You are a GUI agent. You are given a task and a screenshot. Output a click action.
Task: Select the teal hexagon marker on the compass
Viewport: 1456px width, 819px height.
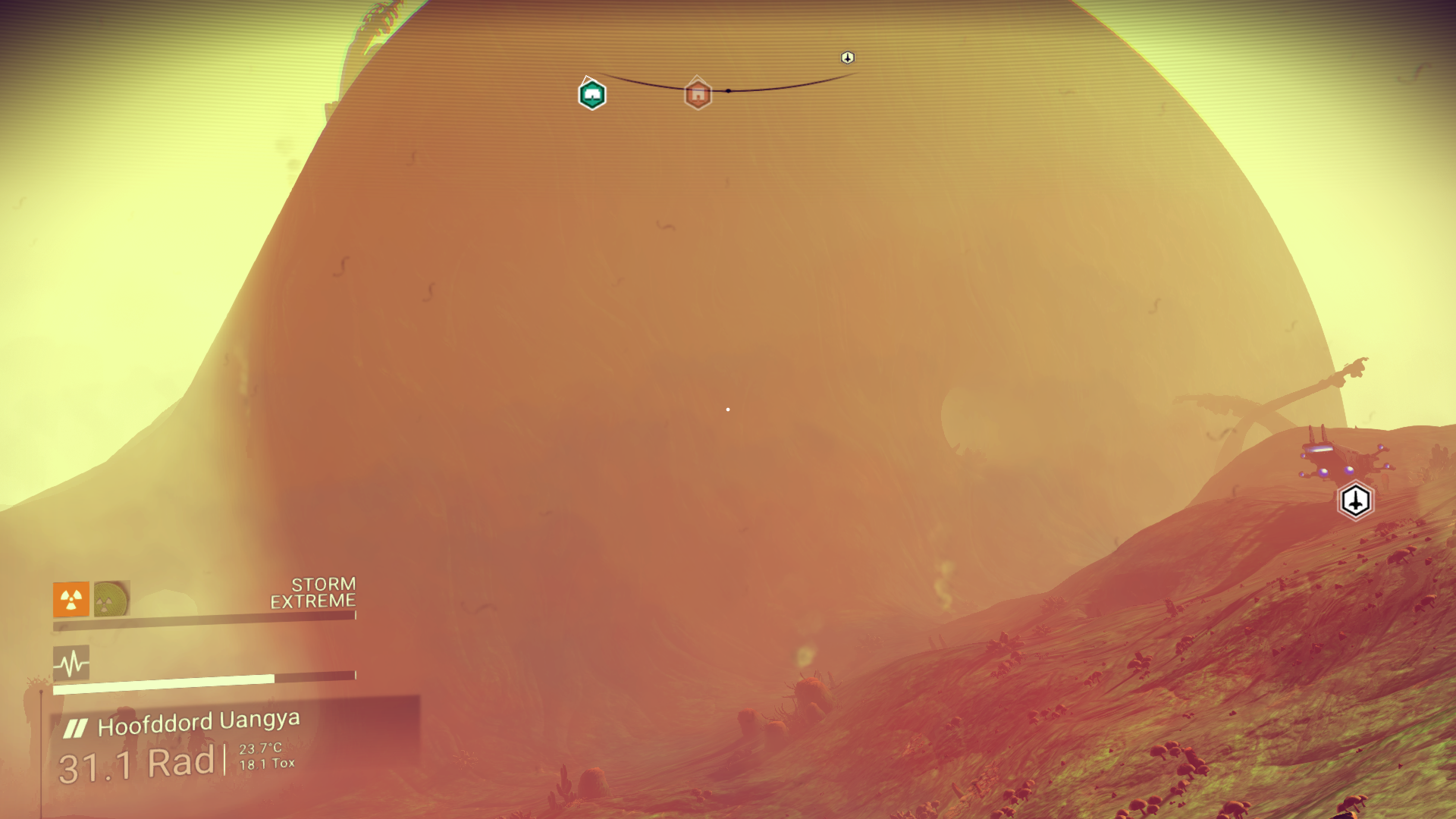pos(592,95)
